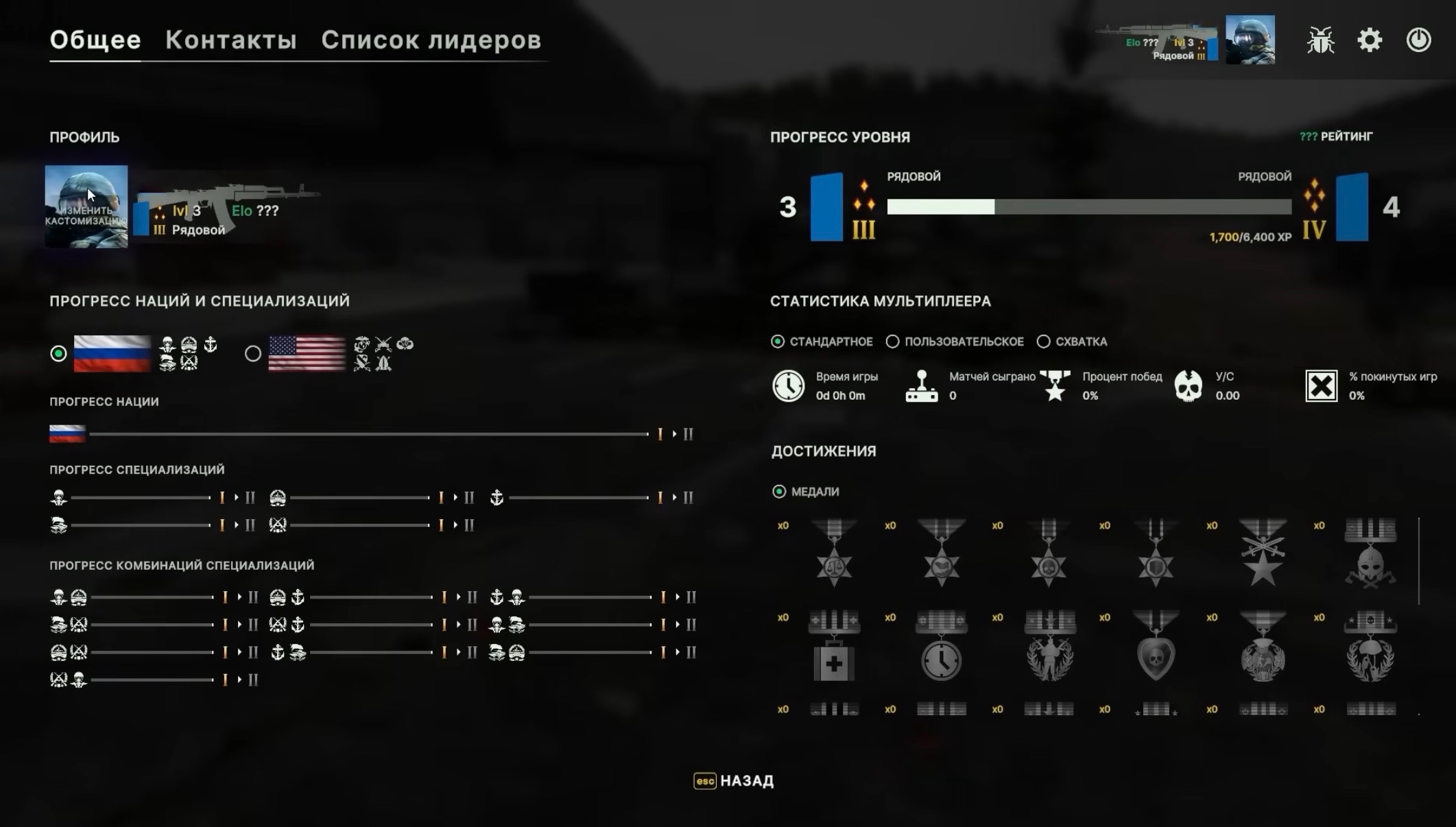Select the Russian flag nation radio button
The image size is (1456, 827).
point(59,354)
